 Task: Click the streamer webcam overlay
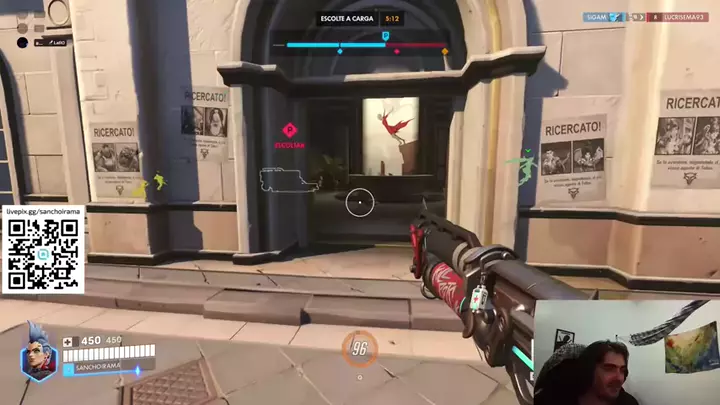coord(626,350)
